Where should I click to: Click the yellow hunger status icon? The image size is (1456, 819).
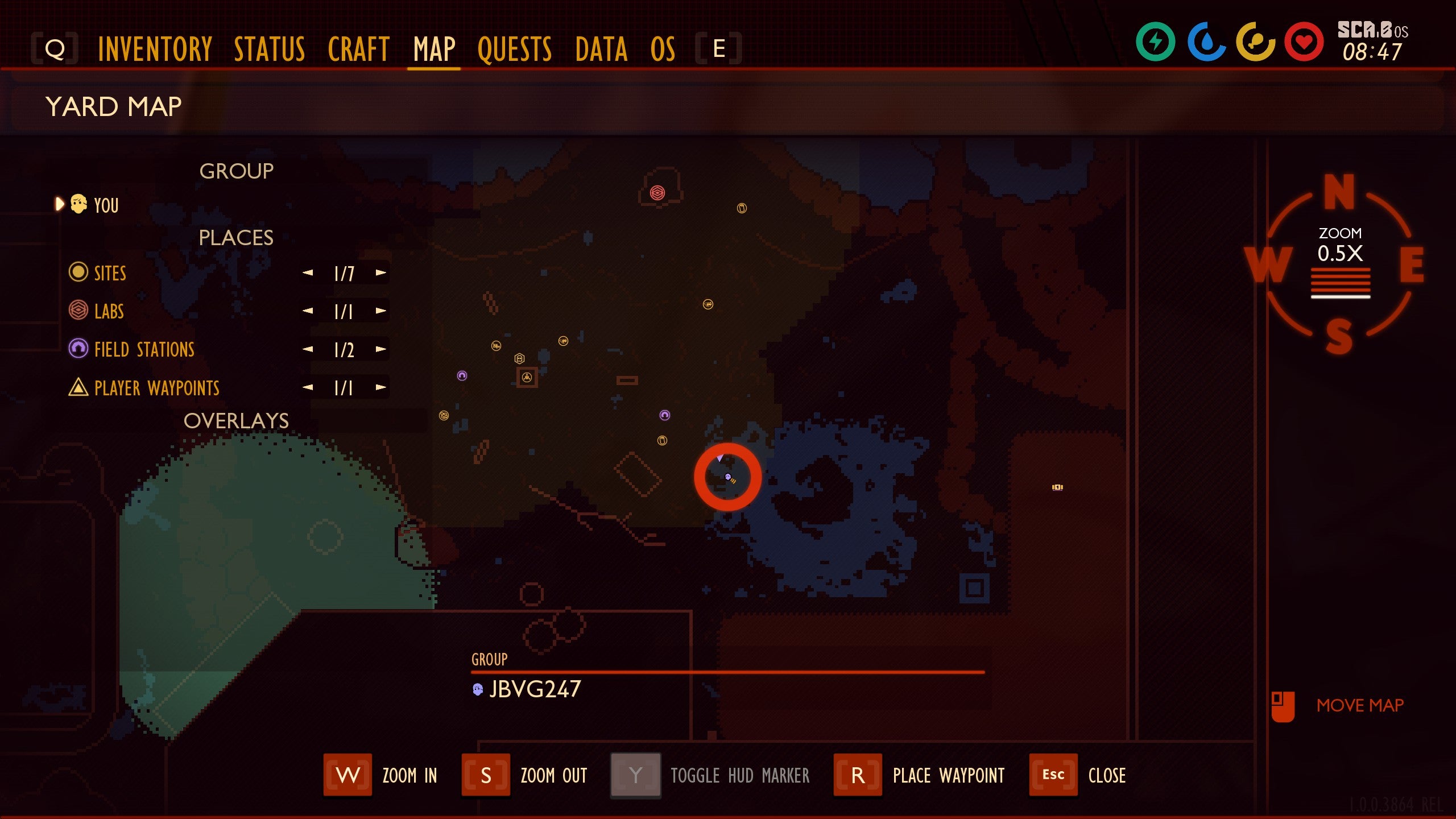[1255, 42]
